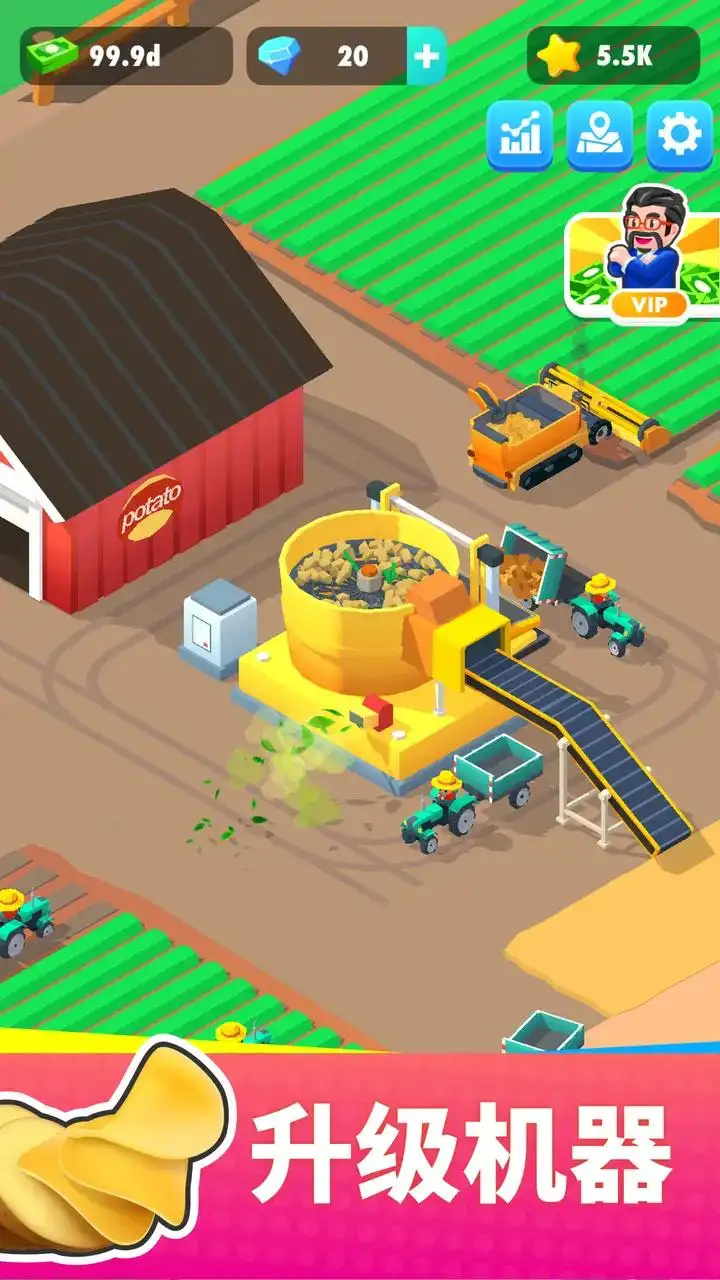Open the settings gear menu
The image size is (720, 1280).
[x=680, y=135]
